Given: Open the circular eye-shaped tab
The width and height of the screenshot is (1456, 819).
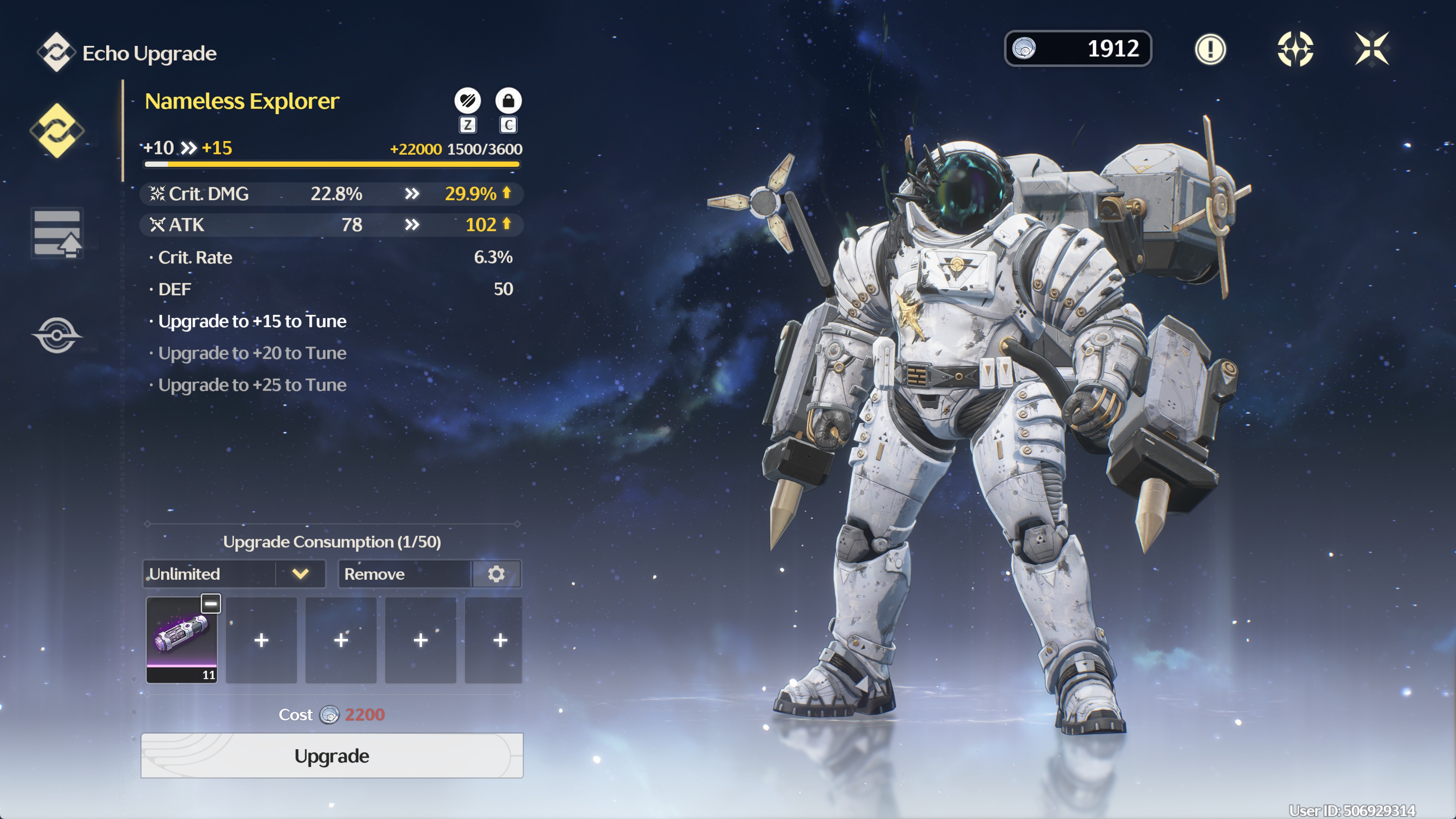Looking at the screenshot, I should tap(56, 335).
